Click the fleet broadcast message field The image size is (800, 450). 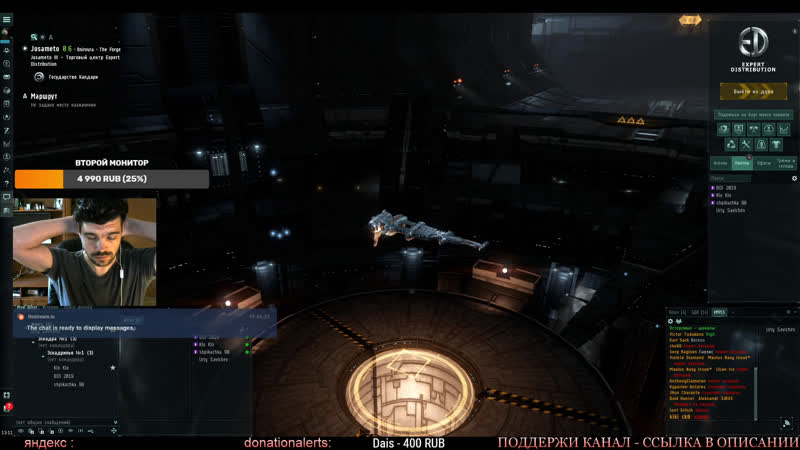pyautogui.click(x=60, y=423)
